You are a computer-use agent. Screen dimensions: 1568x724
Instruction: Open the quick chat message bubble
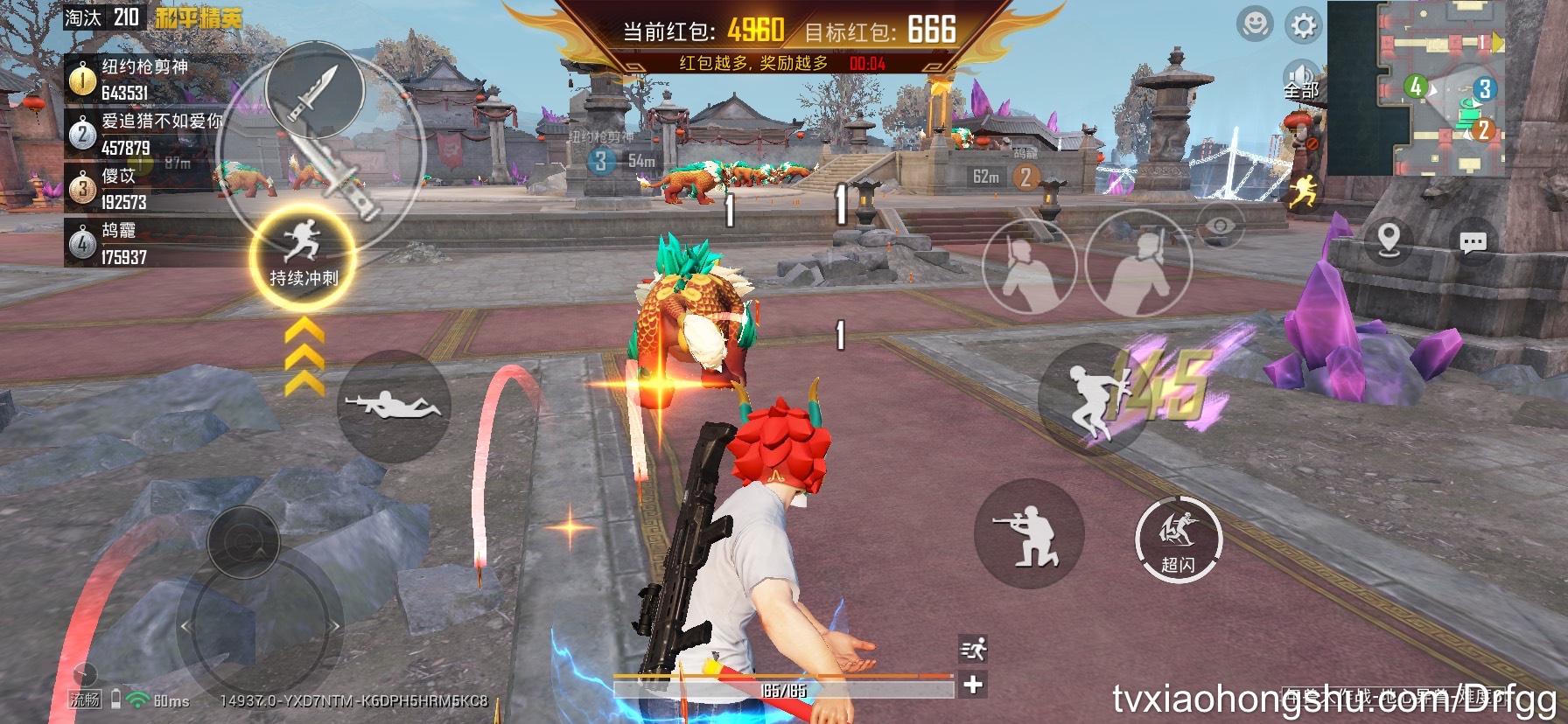[x=1473, y=242]
